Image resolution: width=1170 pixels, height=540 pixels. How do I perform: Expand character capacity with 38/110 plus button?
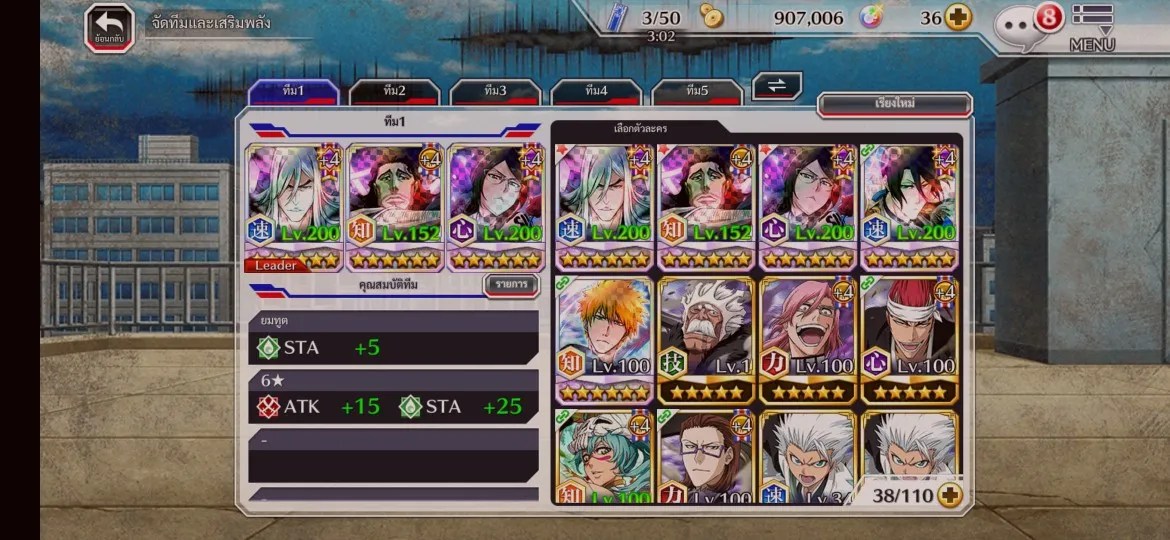click(x=948, y=494)
